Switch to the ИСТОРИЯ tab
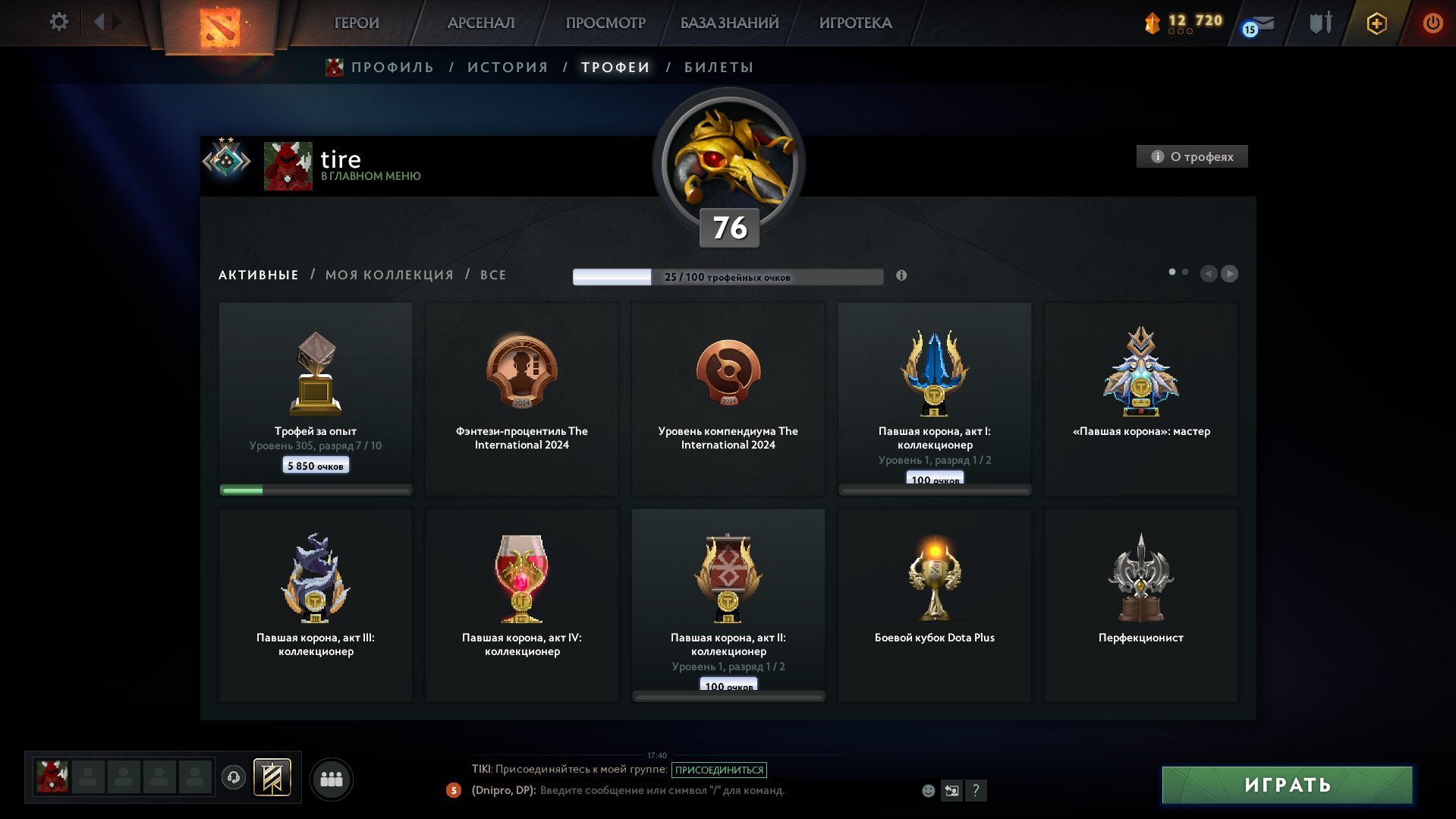 coord(508,68)
